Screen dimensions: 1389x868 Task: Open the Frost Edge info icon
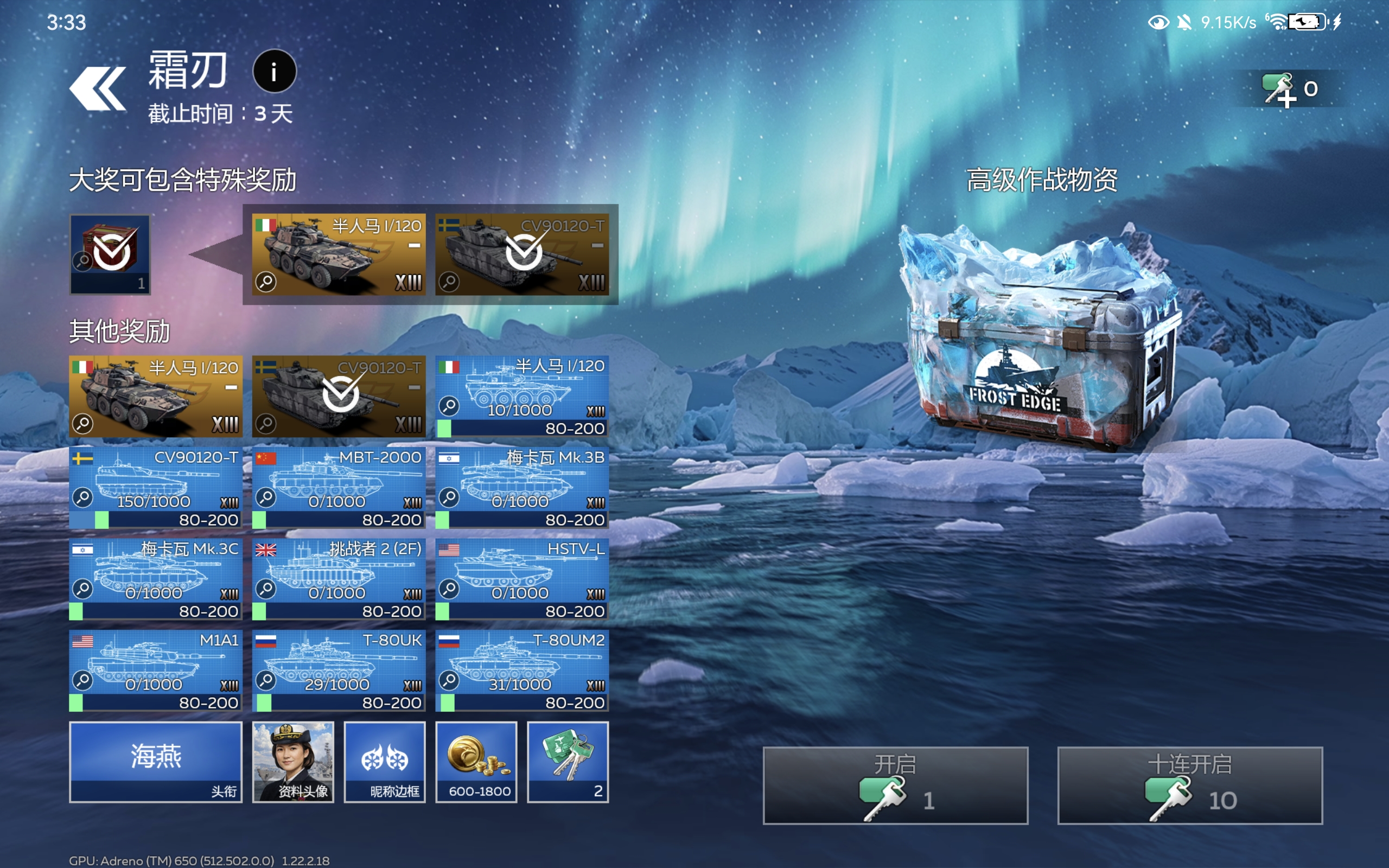(275, 72)
